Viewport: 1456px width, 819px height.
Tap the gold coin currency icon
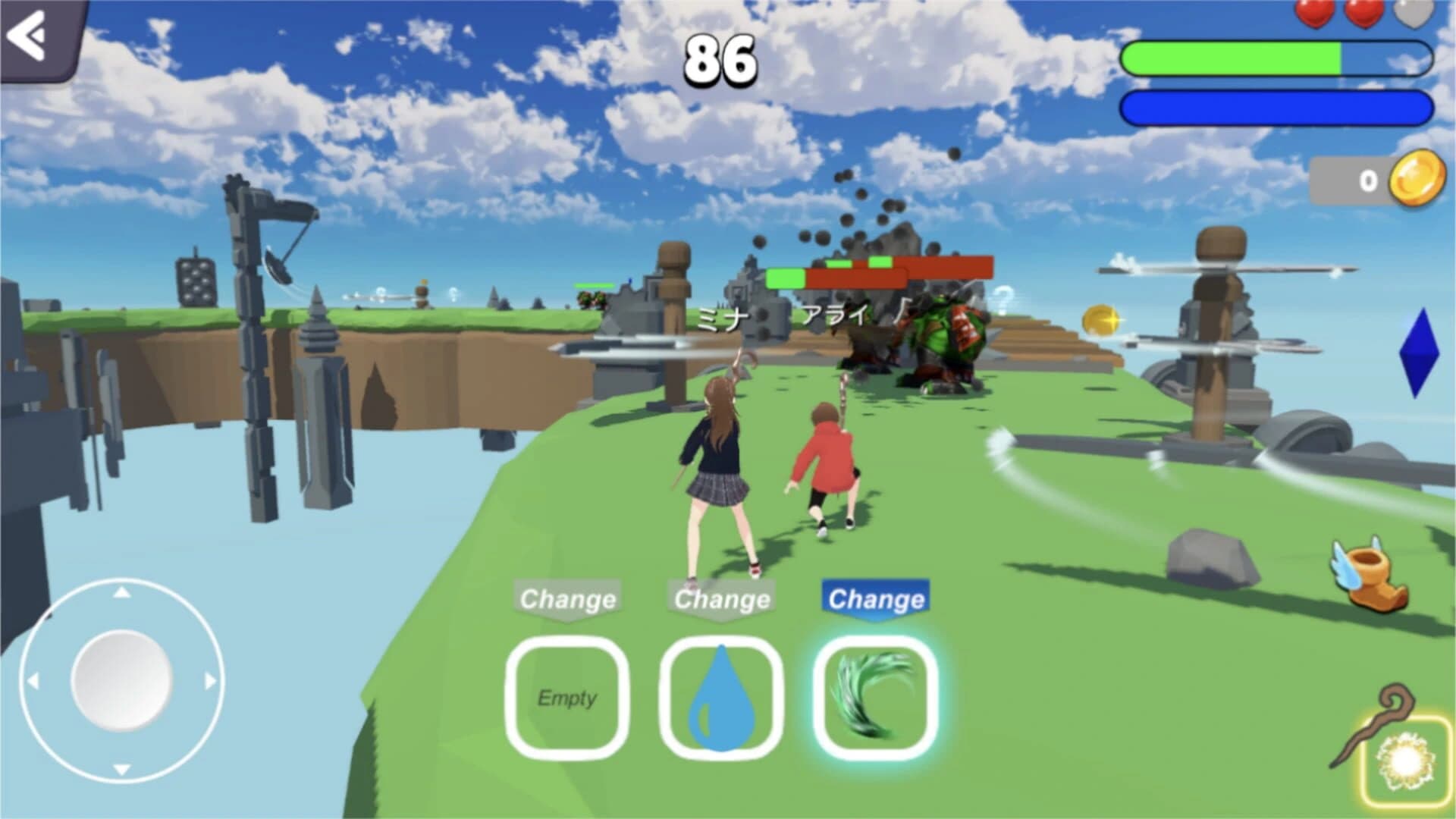(x=1417, y=180)
